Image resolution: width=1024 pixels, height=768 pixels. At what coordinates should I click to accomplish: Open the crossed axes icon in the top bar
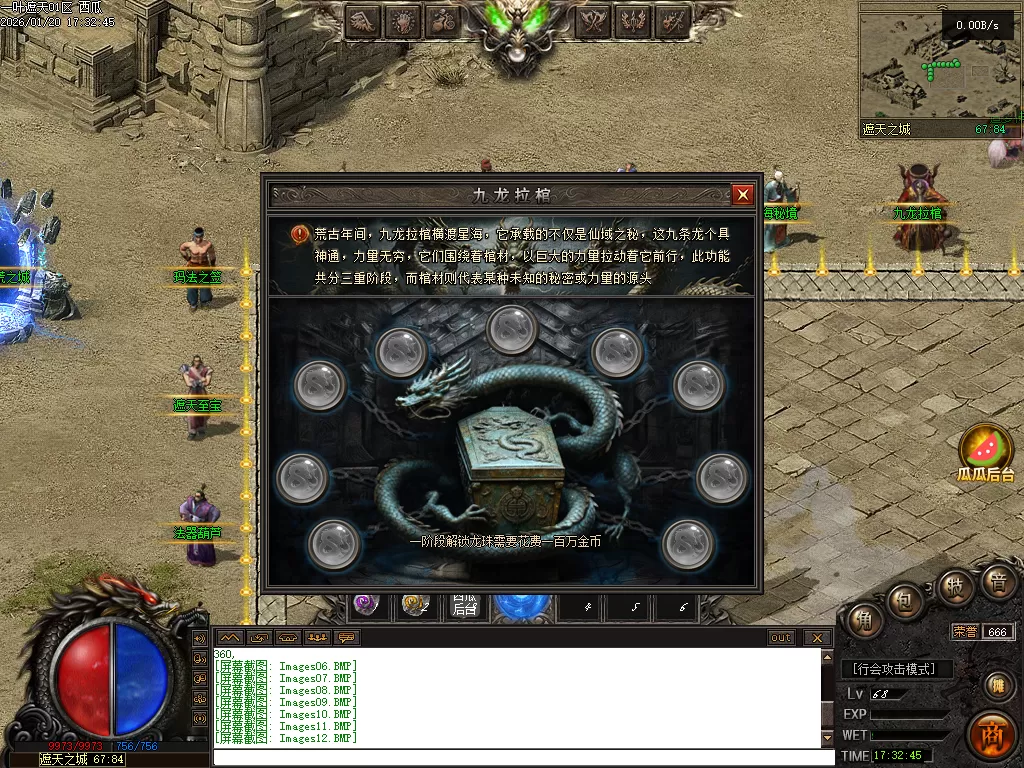point(595,20)
